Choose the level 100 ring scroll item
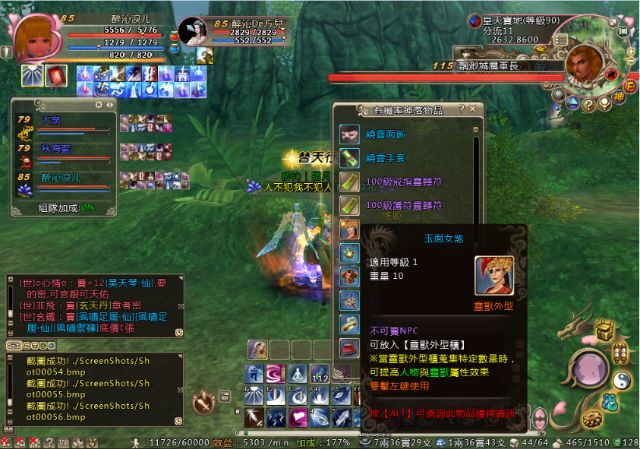This screenshot has width=640, height=449. pos(349,182)
